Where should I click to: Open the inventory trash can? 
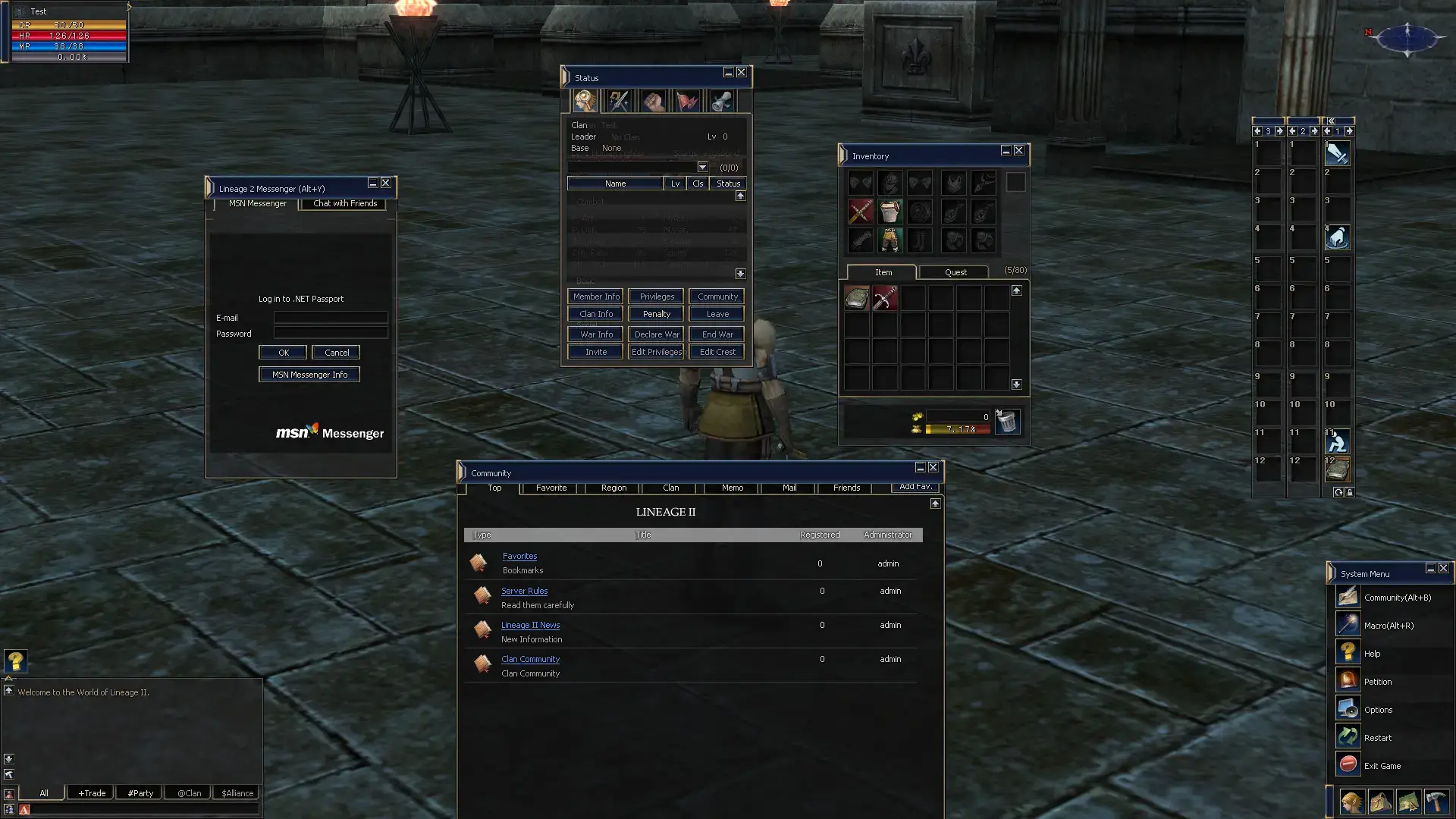[1007, 422]
